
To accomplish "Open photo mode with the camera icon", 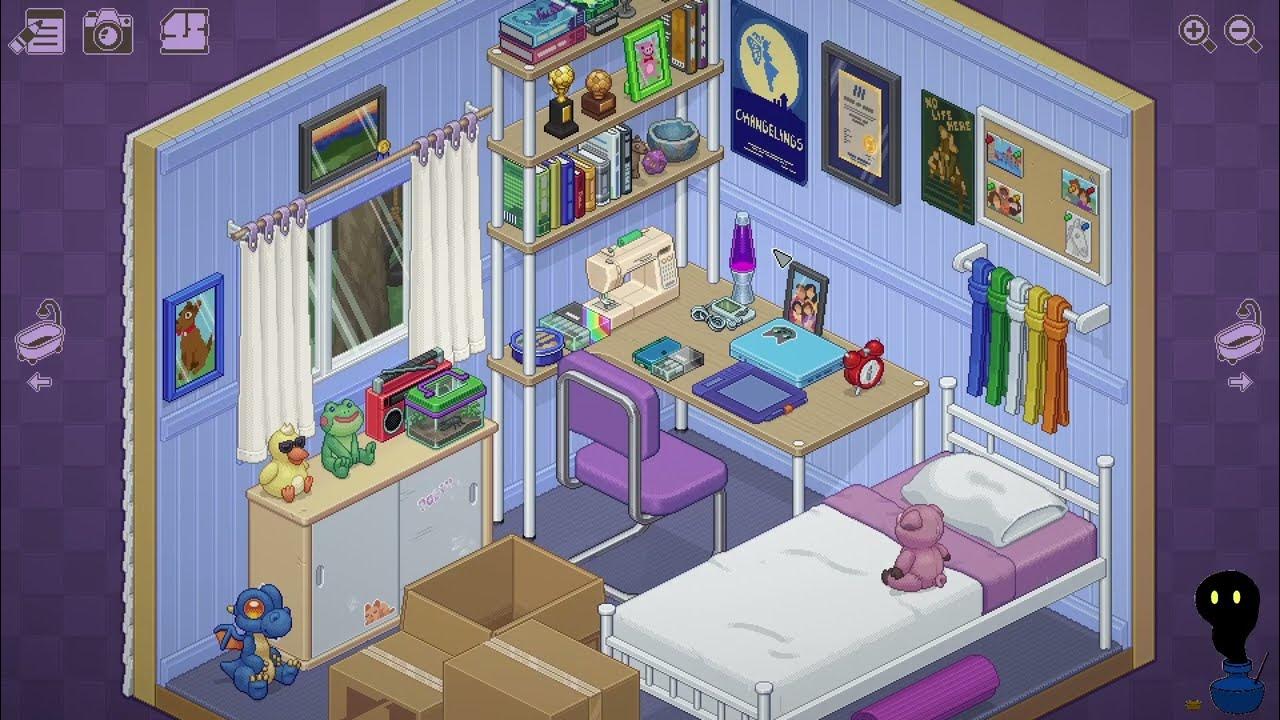I will pos(107,32).
